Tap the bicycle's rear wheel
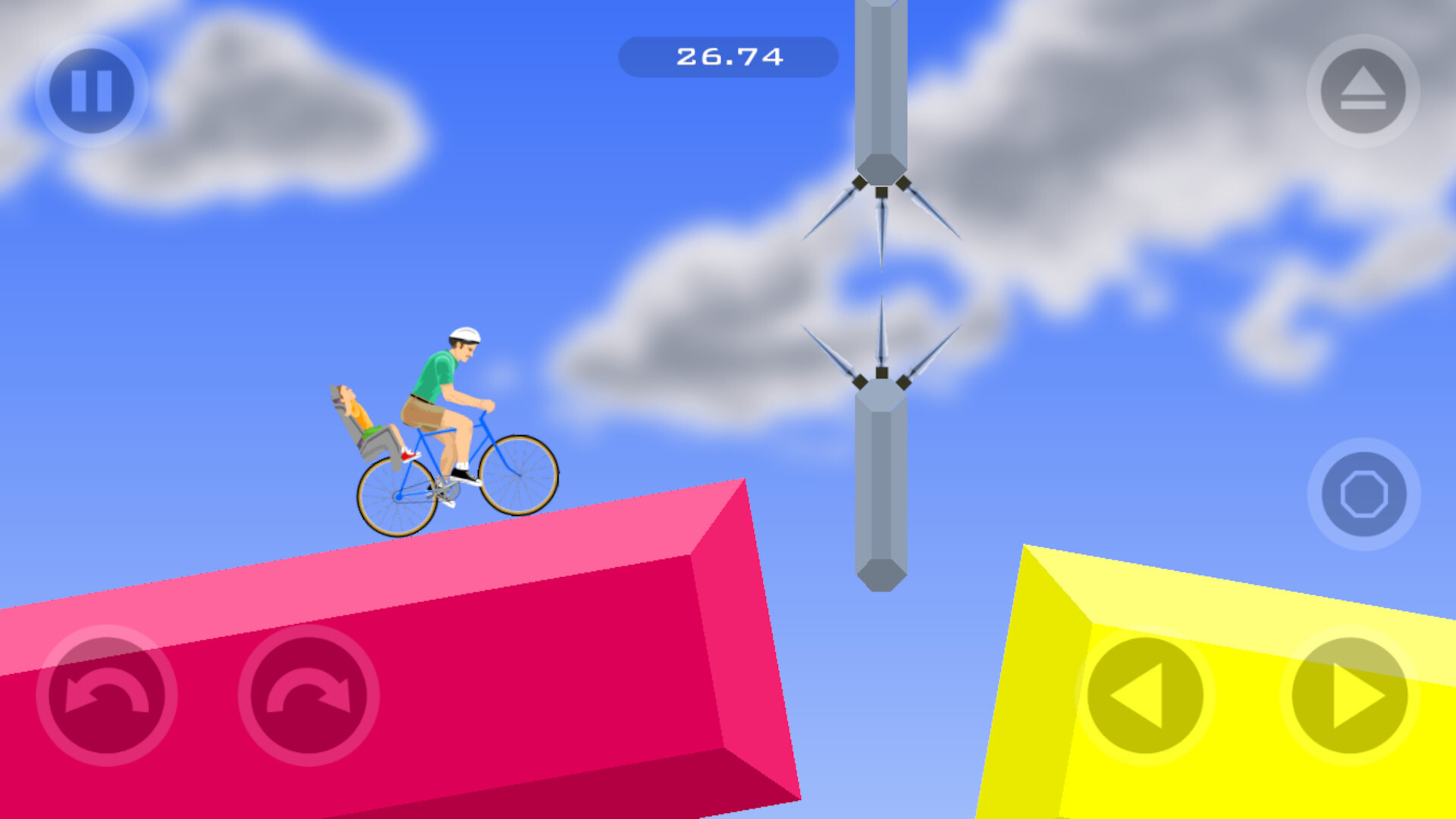 pyautogui.click(x=398, y=497)
